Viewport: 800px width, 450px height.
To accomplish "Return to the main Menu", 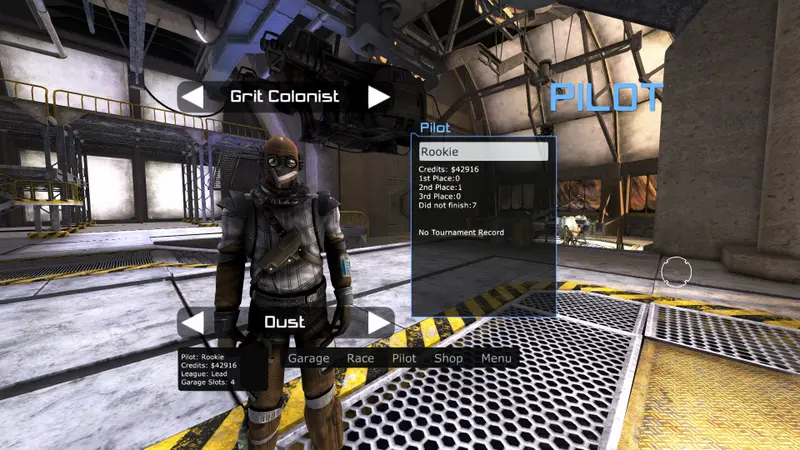I will pyautogui.click(x=496, y=358).
